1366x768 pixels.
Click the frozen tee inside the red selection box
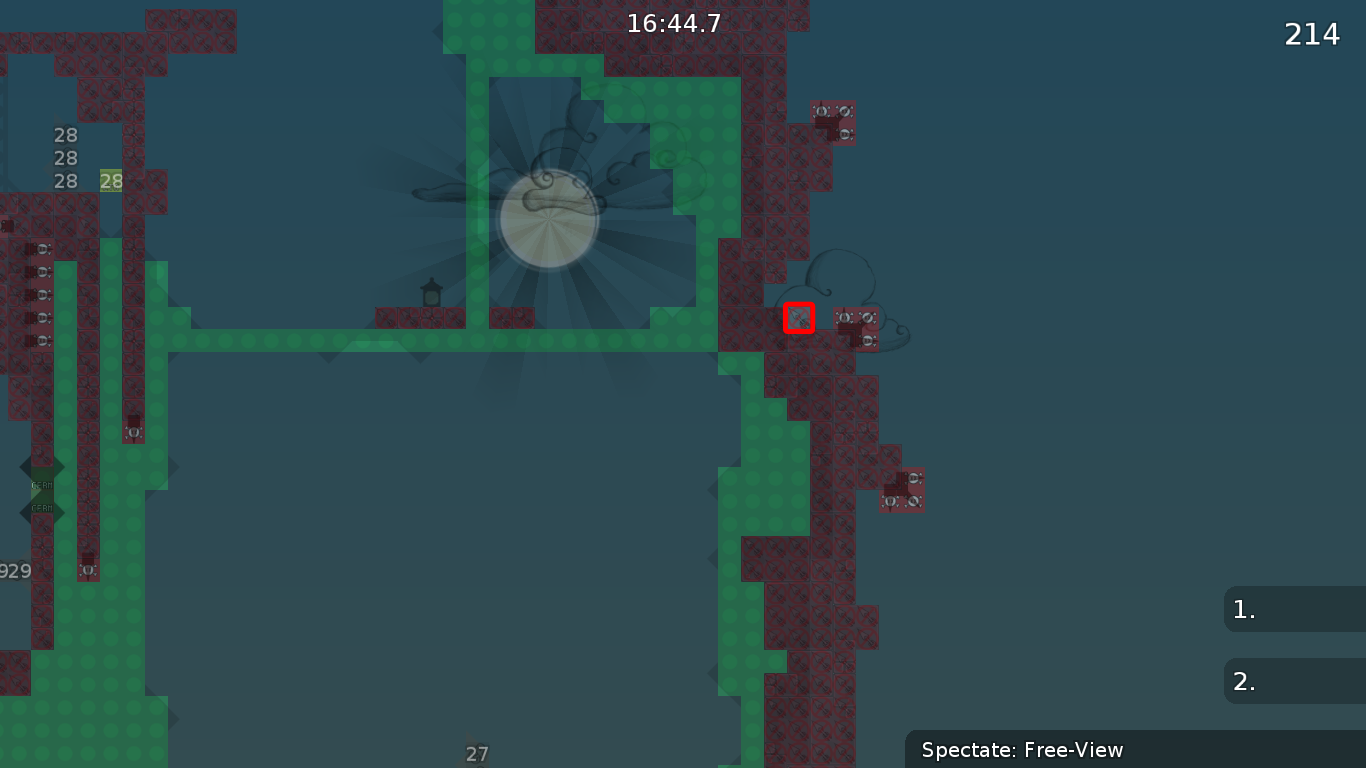[799, 318]
